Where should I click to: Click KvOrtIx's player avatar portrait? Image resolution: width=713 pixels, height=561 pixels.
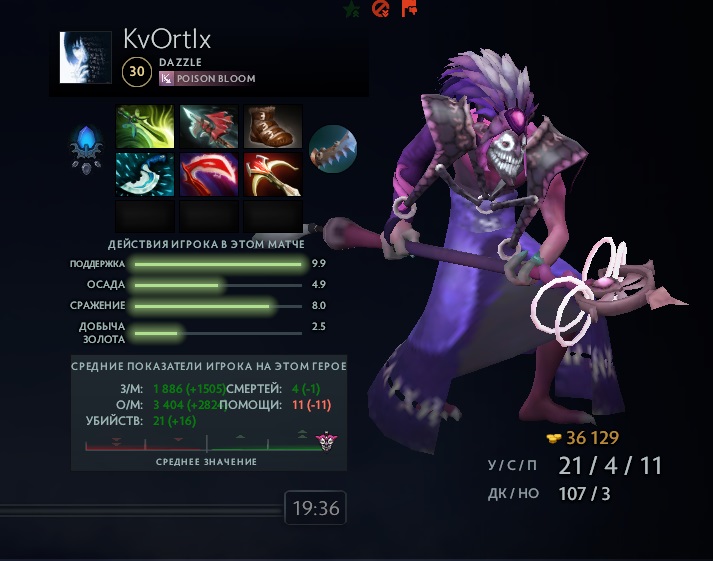coord(85,58)
